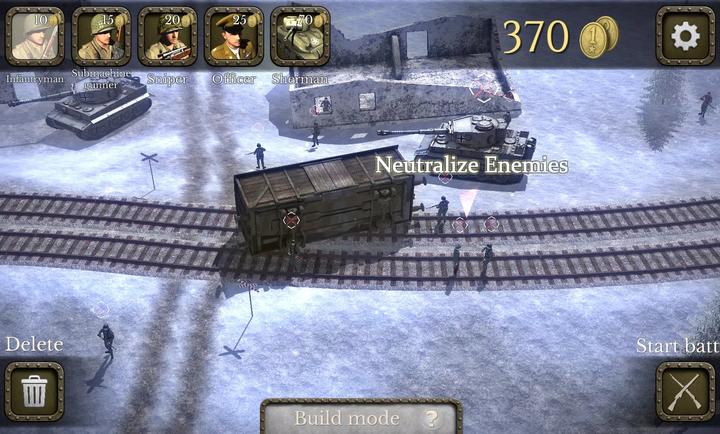Click the Delete trash can button
720x434 pixels.
(x=34, y=391)
